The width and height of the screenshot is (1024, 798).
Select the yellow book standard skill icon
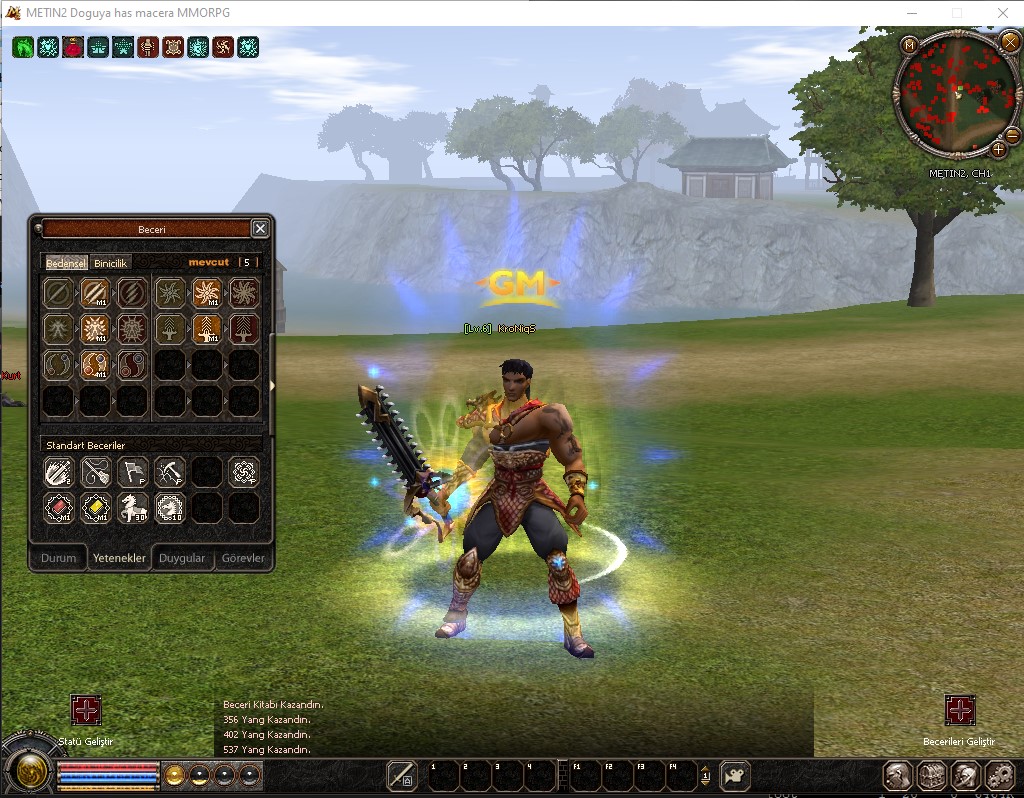[96, 507]
